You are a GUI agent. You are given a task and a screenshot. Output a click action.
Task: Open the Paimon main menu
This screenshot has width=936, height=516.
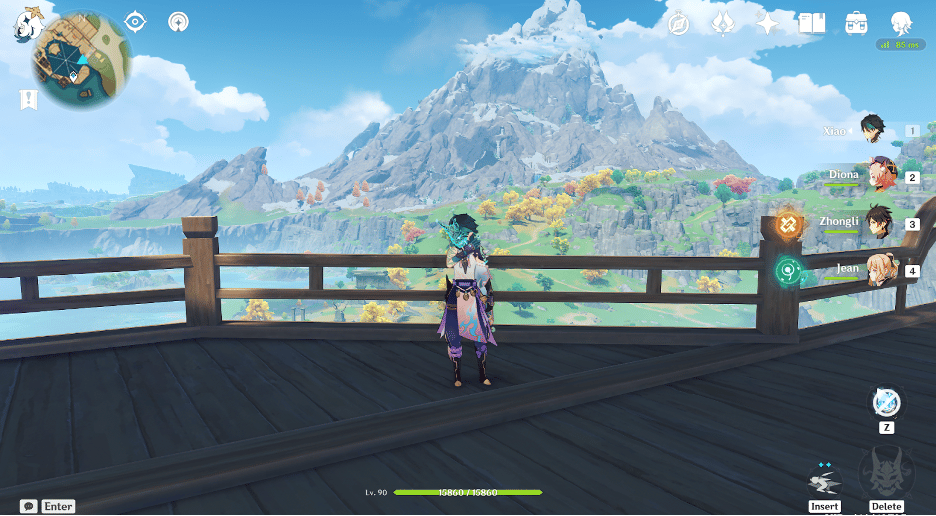point(25,23)
